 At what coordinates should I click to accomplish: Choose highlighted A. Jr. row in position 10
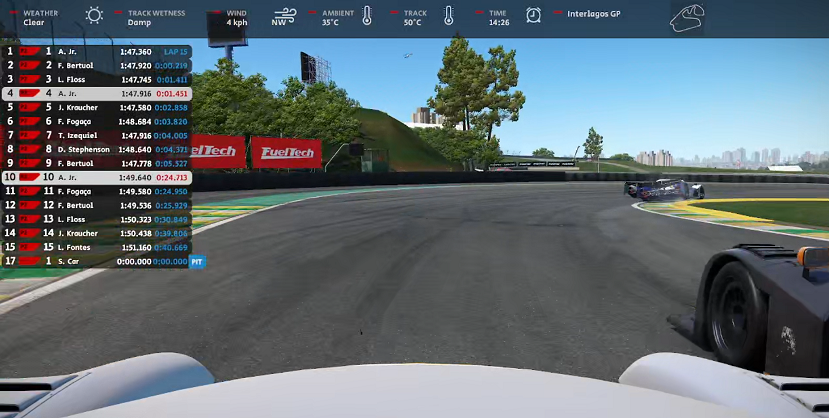point(96,177)
